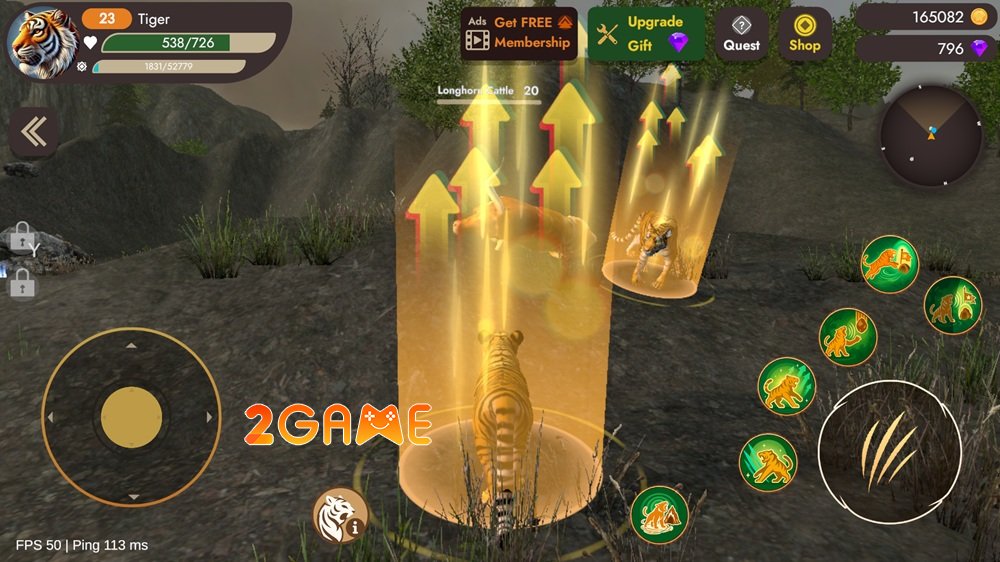Tap the purple gem balance counter
This screenshot has height=562, width=1000.
pyautogui.click(x=925, y=48)
